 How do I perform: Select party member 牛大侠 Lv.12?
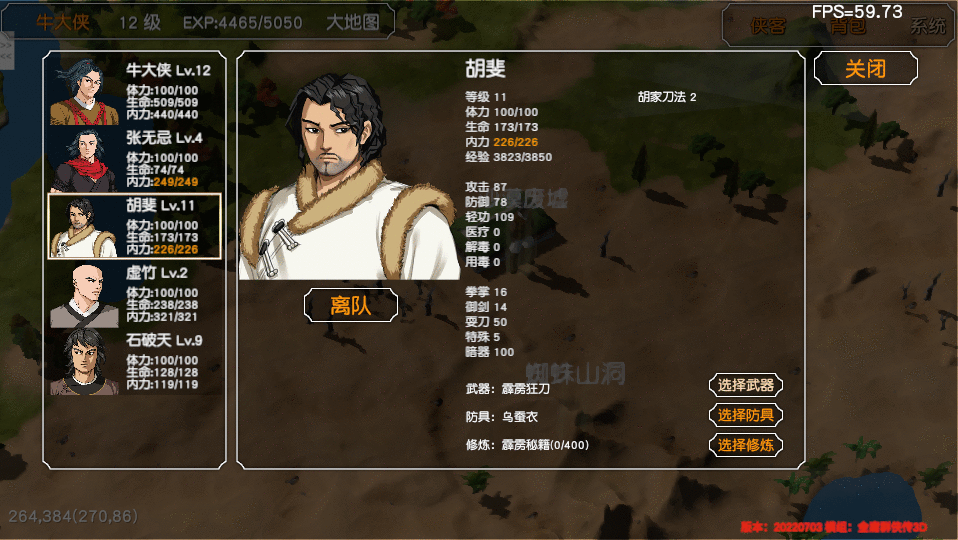tap(134, 90)
